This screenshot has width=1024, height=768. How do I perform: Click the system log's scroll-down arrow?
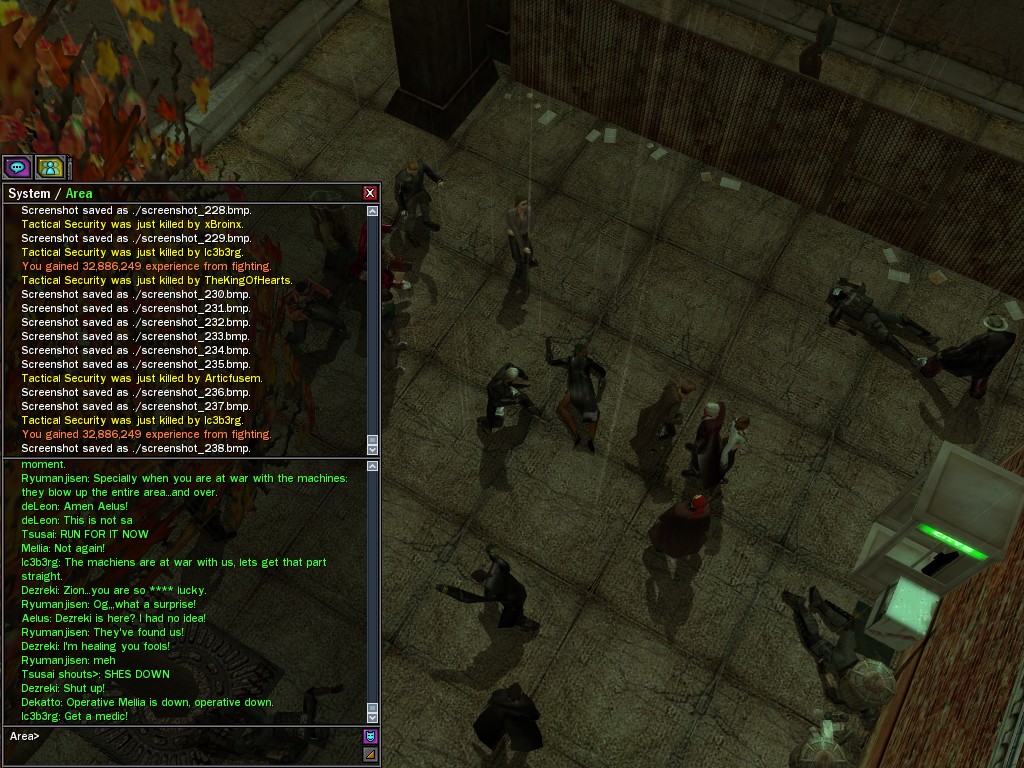point(373,449)
